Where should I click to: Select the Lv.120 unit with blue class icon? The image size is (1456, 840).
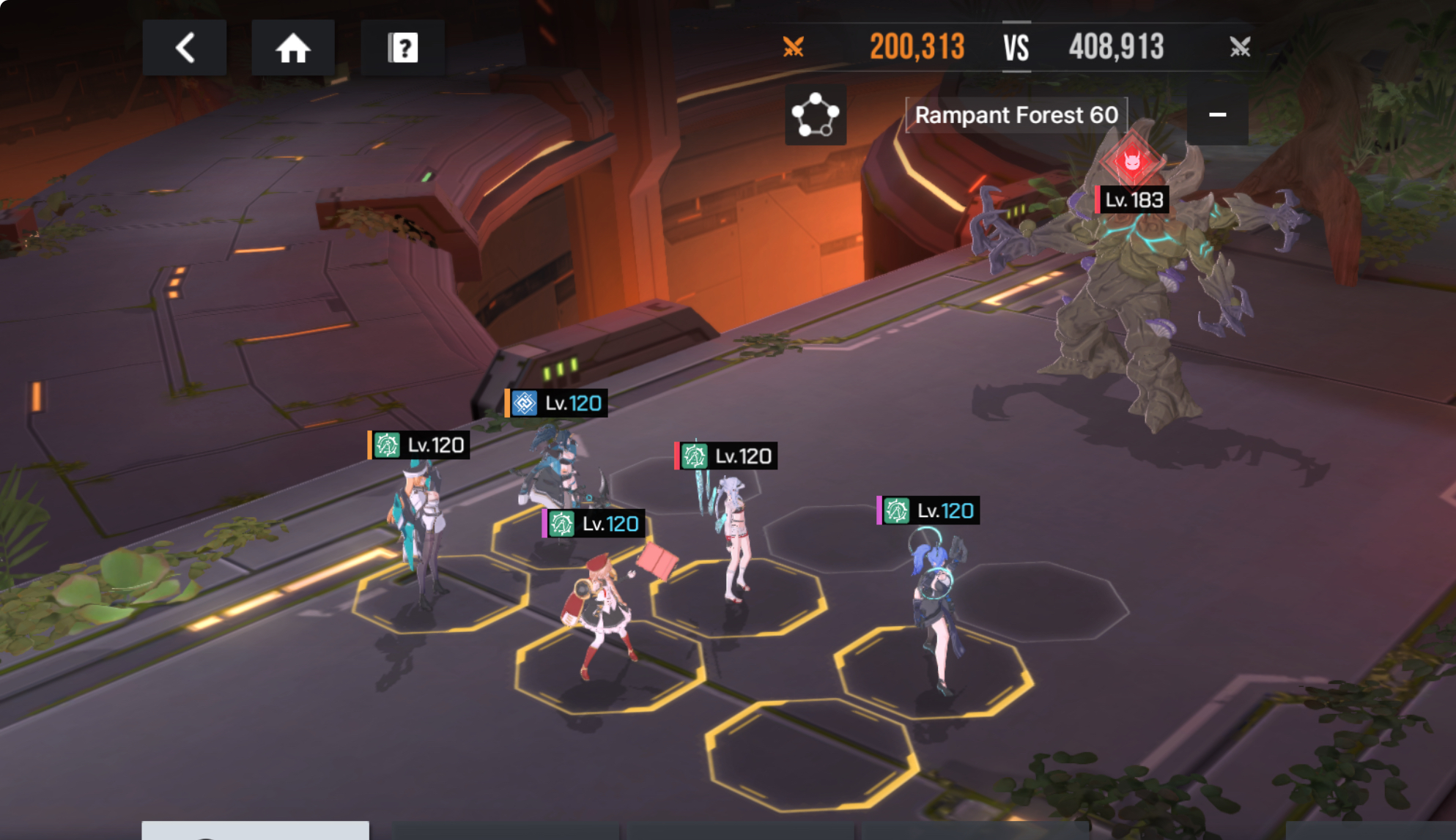555,461
